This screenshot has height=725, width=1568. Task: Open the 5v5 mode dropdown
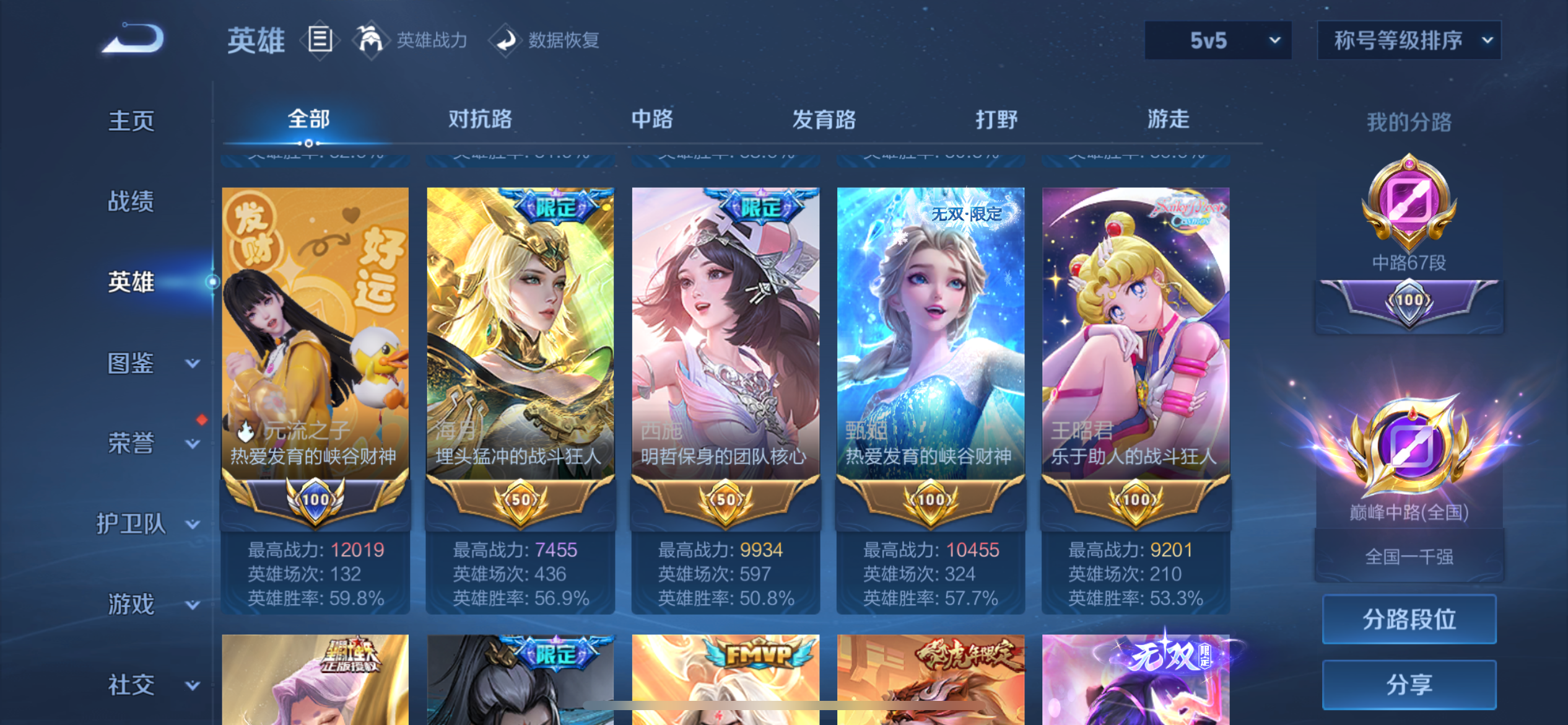(x=1217, y=40)
